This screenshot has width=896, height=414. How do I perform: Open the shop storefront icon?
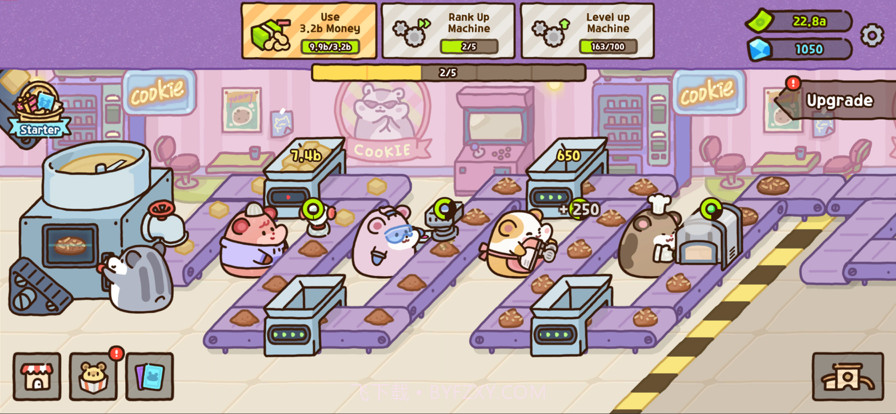(37, 376)
